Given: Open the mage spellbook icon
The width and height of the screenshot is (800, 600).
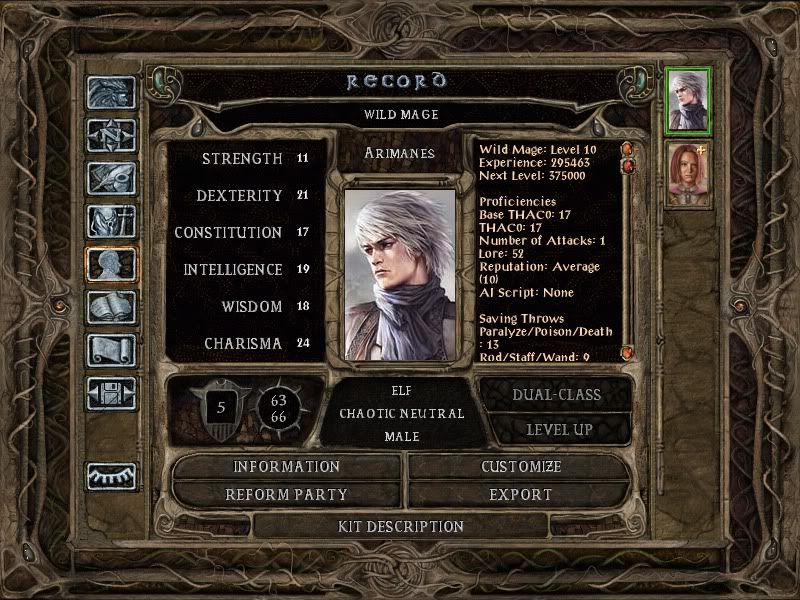Looking at the screenshot, I should pyautogui.click(x=111, y=307).
